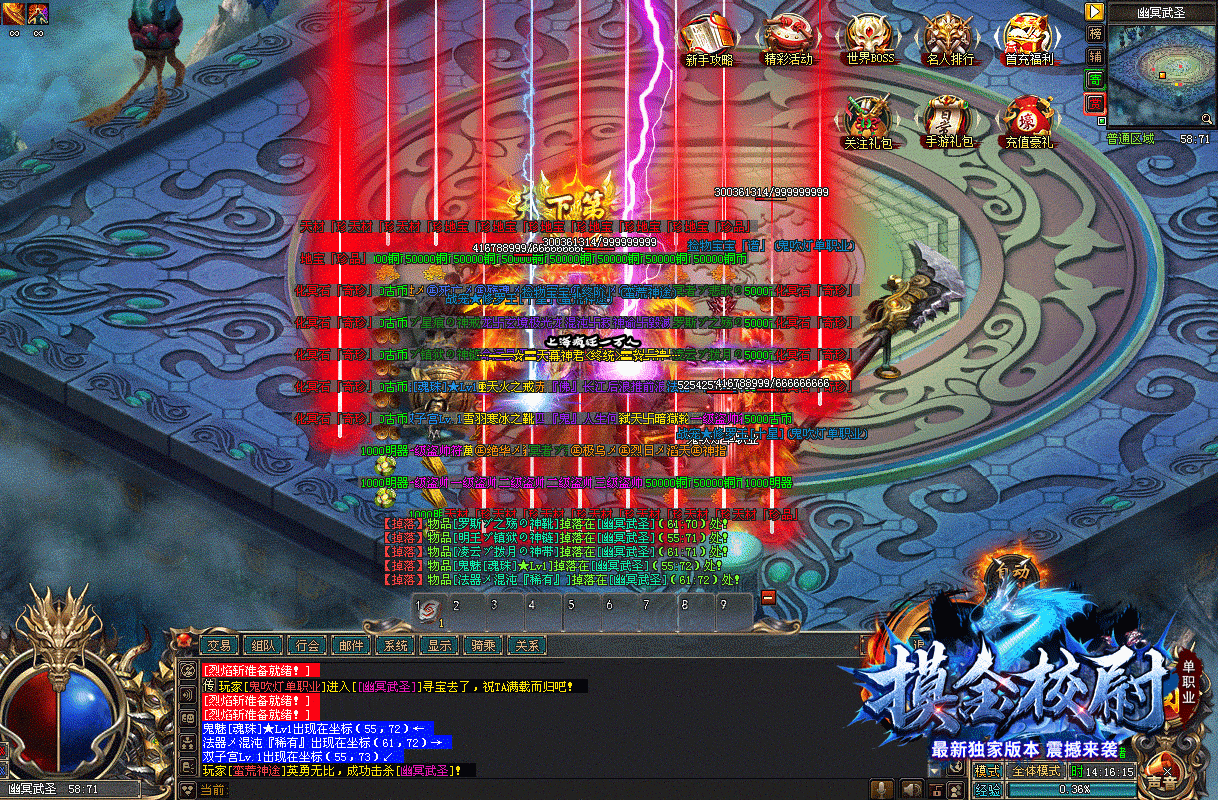
Task: Open the 充值豪礼 recharge gift bag
Action: pos(1028,121)
